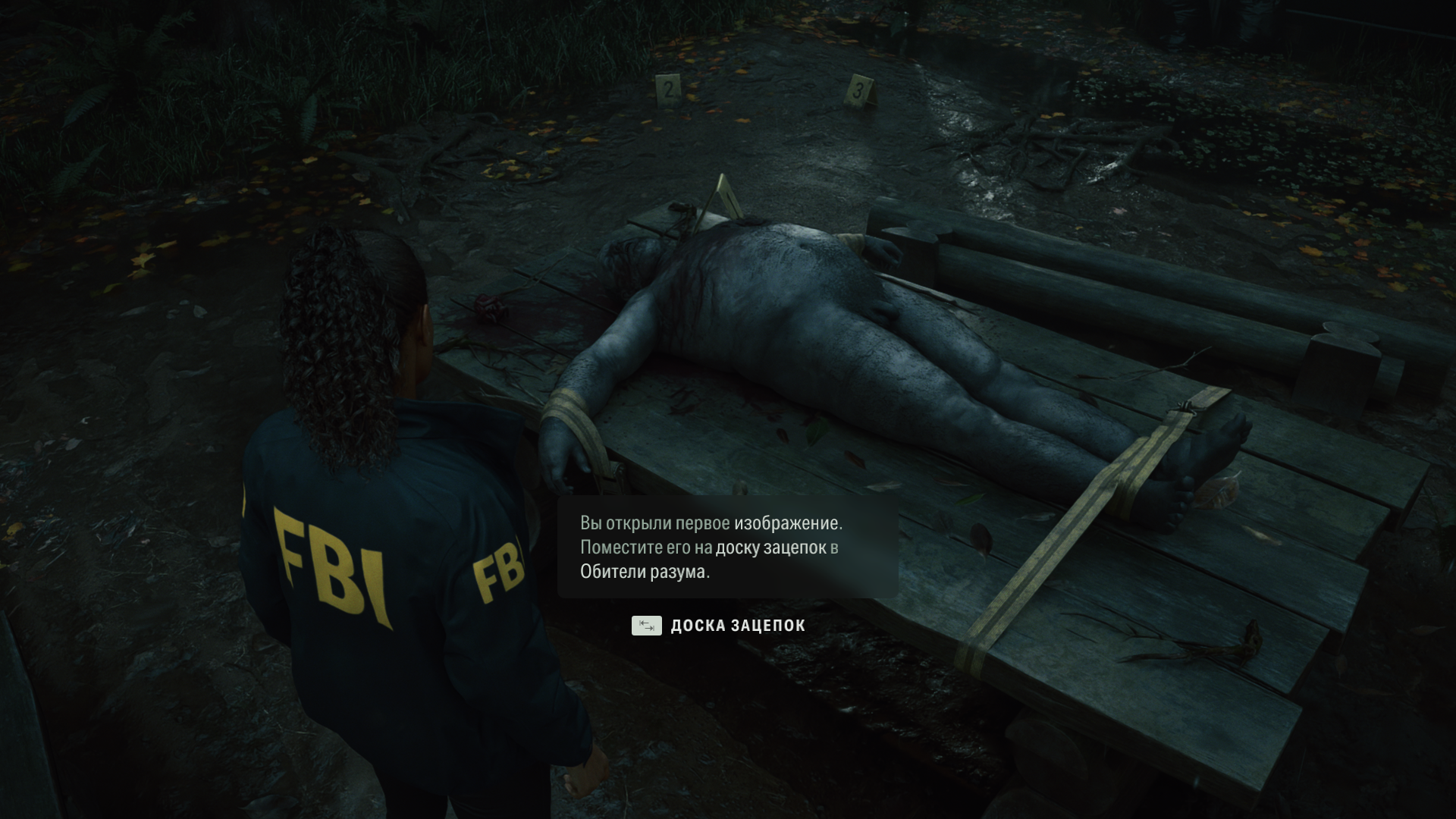Select evidence marker number 2

665,91
